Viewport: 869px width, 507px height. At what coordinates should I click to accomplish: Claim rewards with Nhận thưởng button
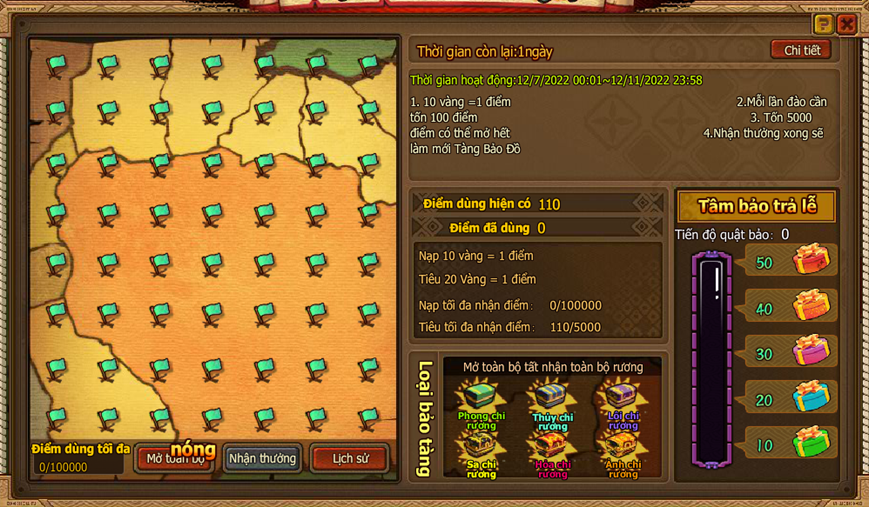(x=262, y=459)
